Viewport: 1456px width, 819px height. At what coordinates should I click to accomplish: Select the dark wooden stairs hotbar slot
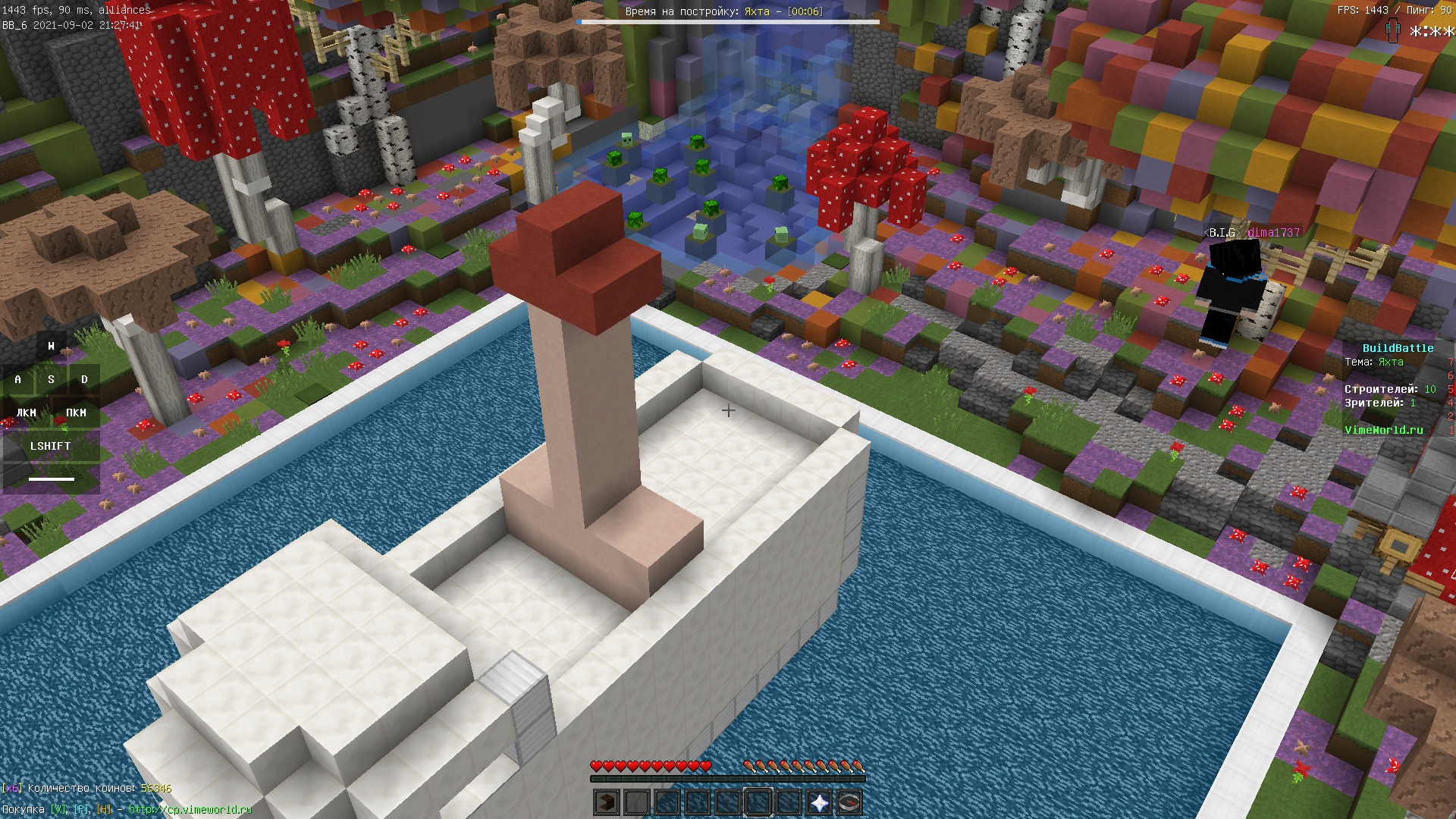[x=607, y=802]
